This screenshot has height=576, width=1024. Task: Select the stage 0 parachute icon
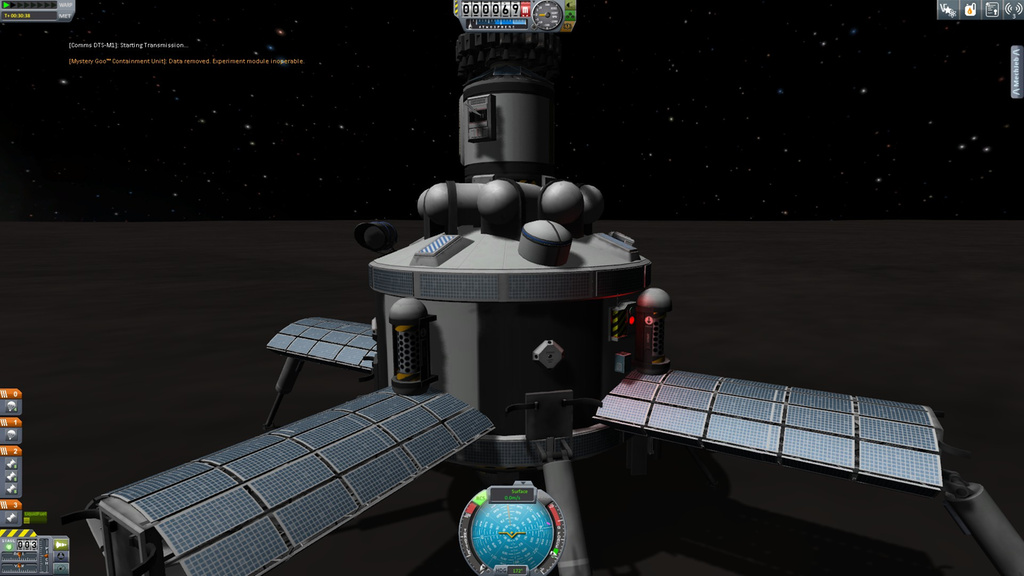tap(11, 408)
